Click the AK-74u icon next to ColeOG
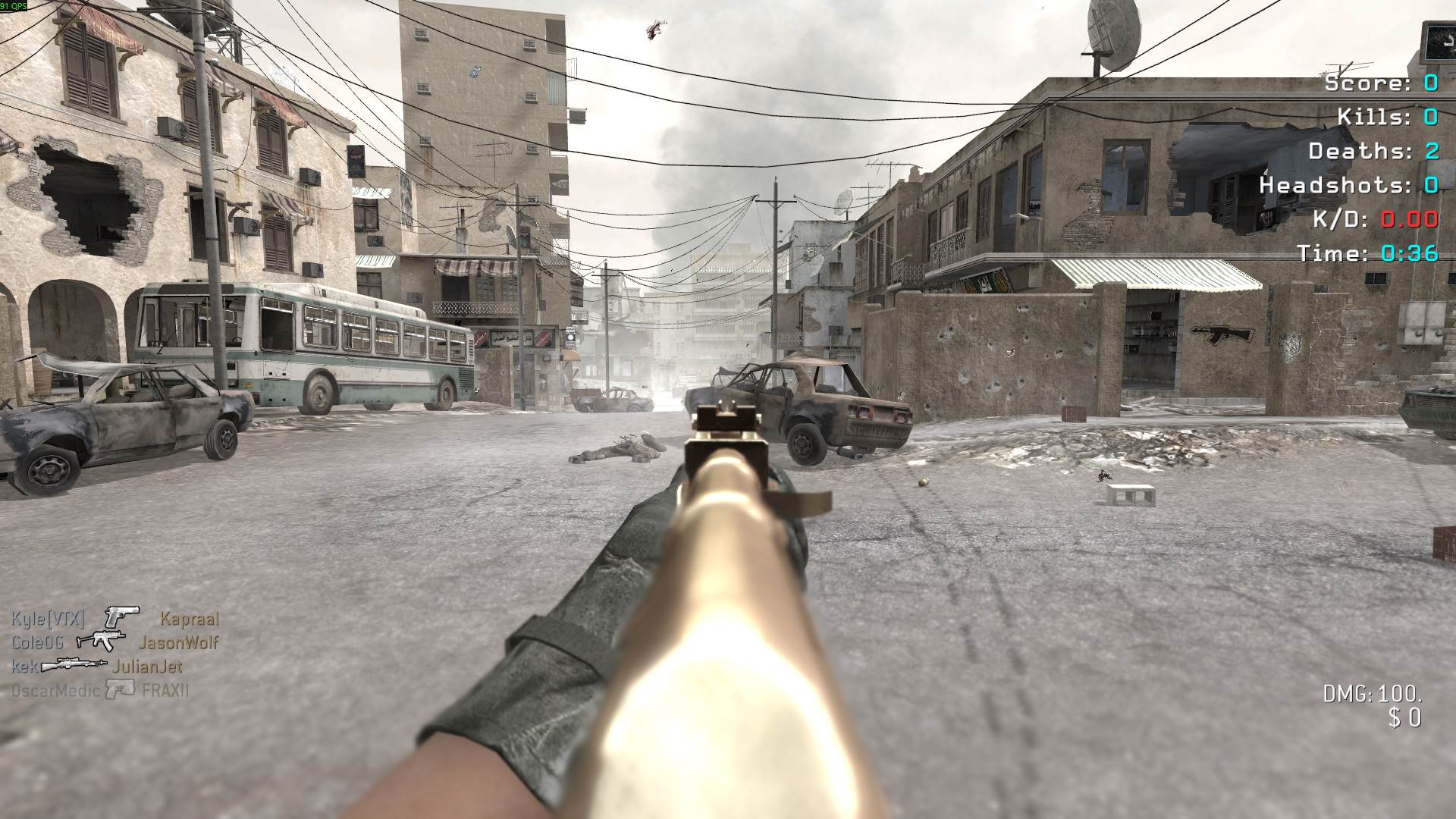Image resolution: width=1456 pixels, height=819 pixels. [101, 642]
